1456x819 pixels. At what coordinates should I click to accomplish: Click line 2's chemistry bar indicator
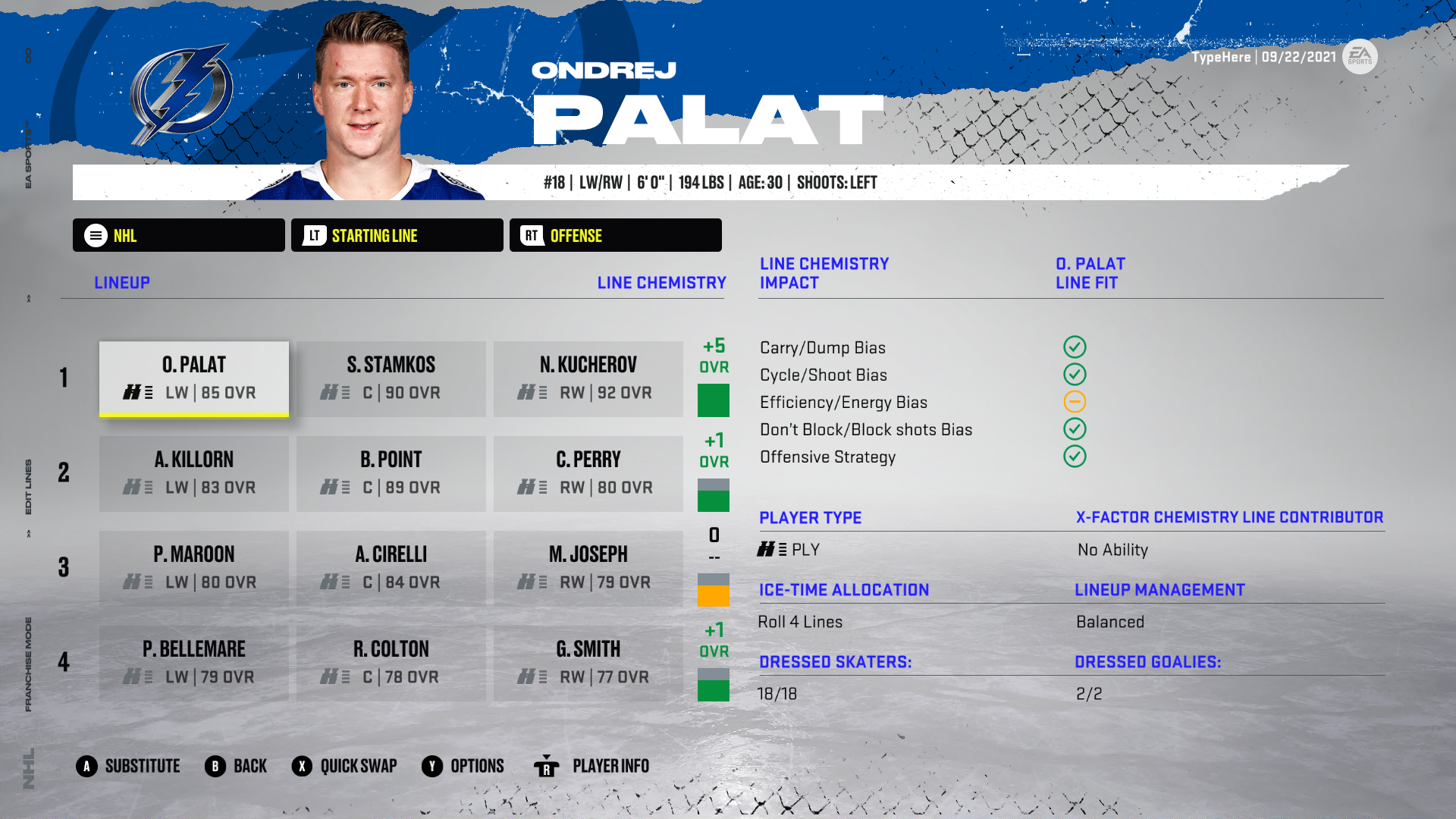713,491
